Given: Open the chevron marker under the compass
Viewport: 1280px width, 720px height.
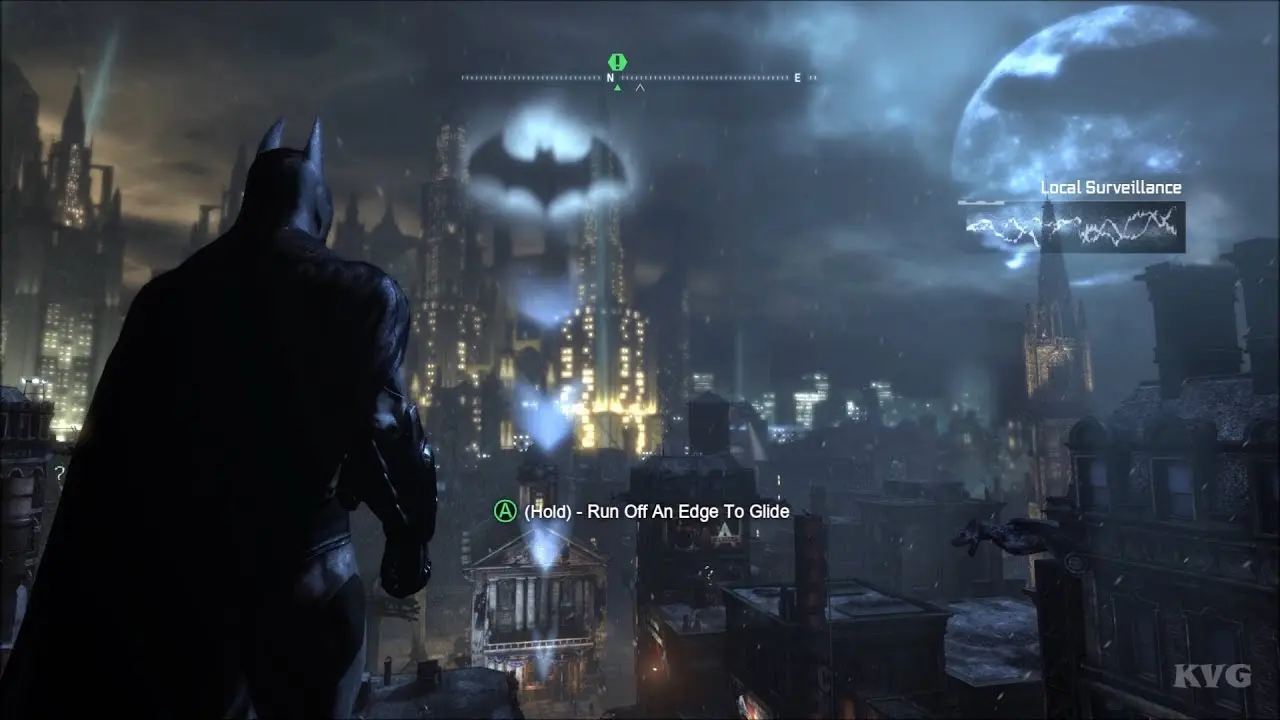Looking at the screenshot, I should (x=640, y=88).
